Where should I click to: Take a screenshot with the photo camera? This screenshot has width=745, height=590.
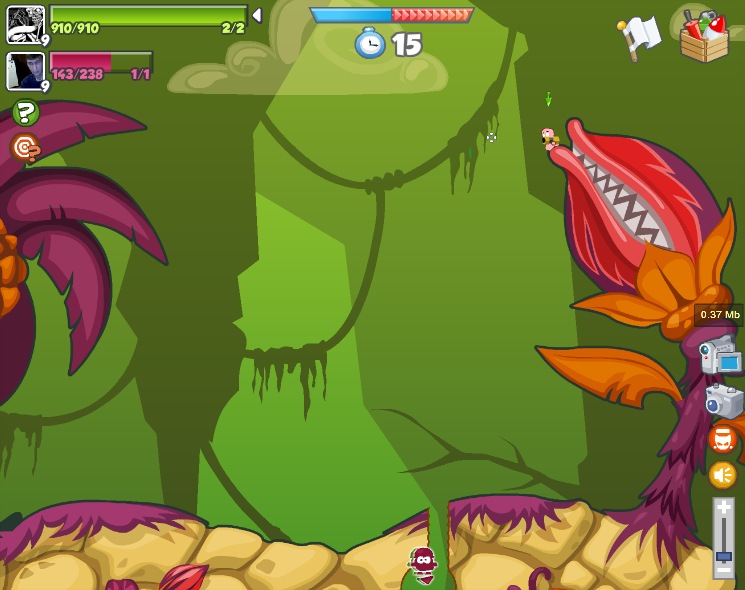pos(723,401)
